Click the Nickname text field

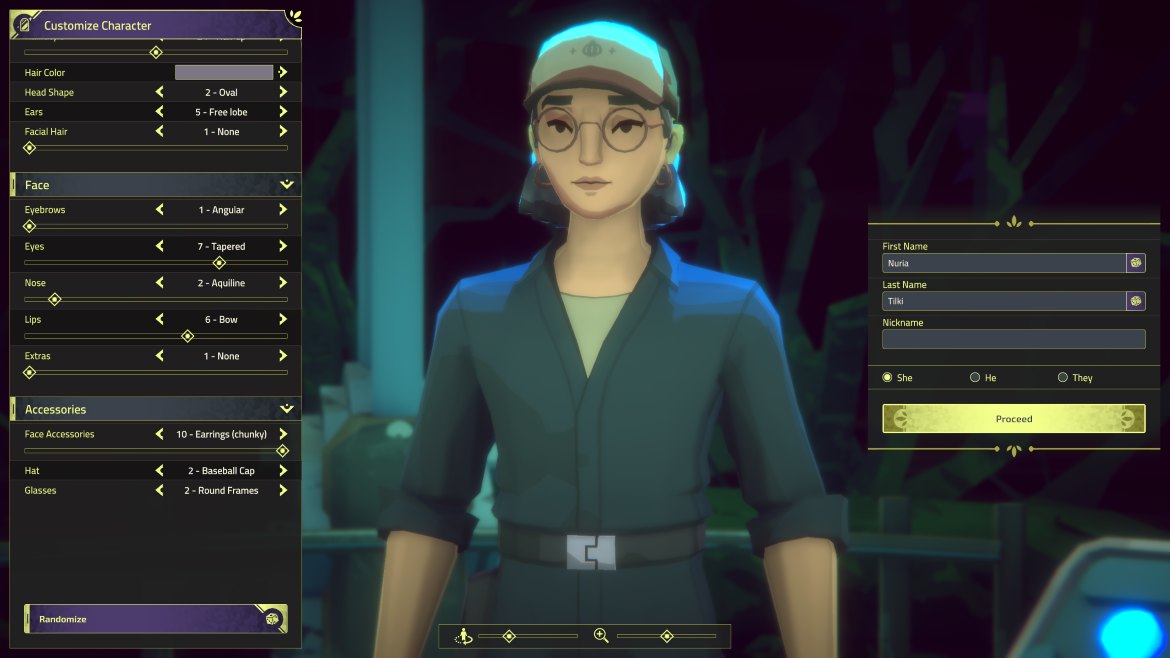1013,340
